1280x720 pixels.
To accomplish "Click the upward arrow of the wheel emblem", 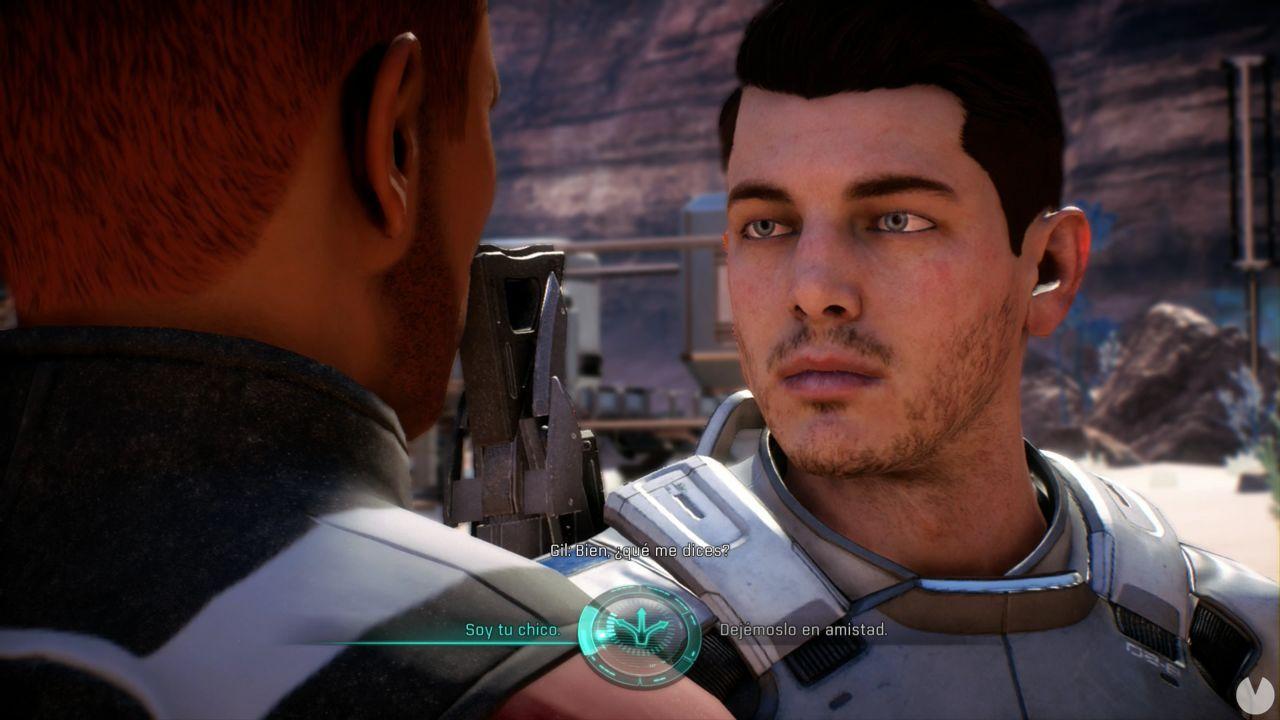I will (642, 613).
